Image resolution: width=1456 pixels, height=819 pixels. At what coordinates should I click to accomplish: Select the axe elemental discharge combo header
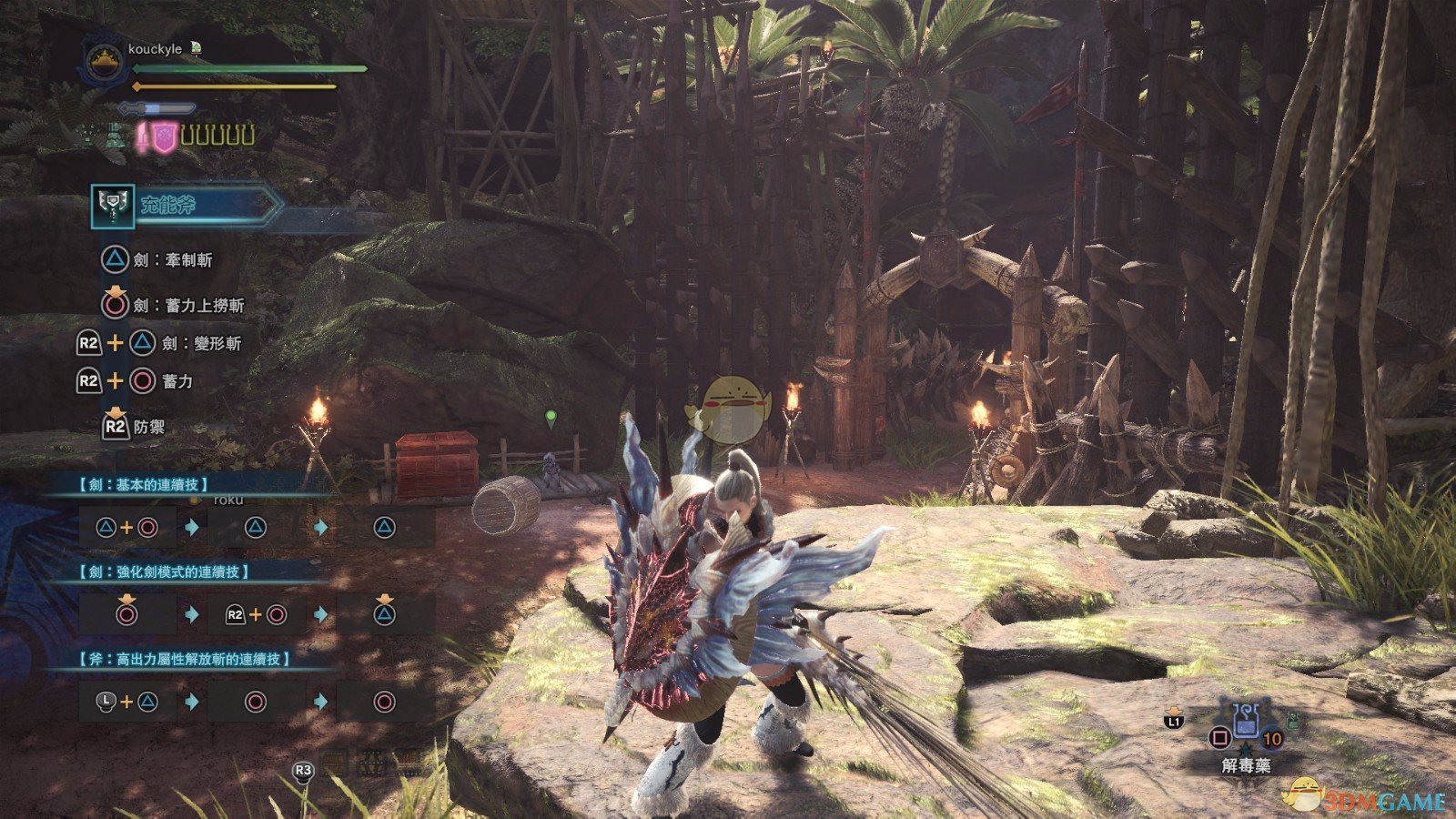pos(184,658)
